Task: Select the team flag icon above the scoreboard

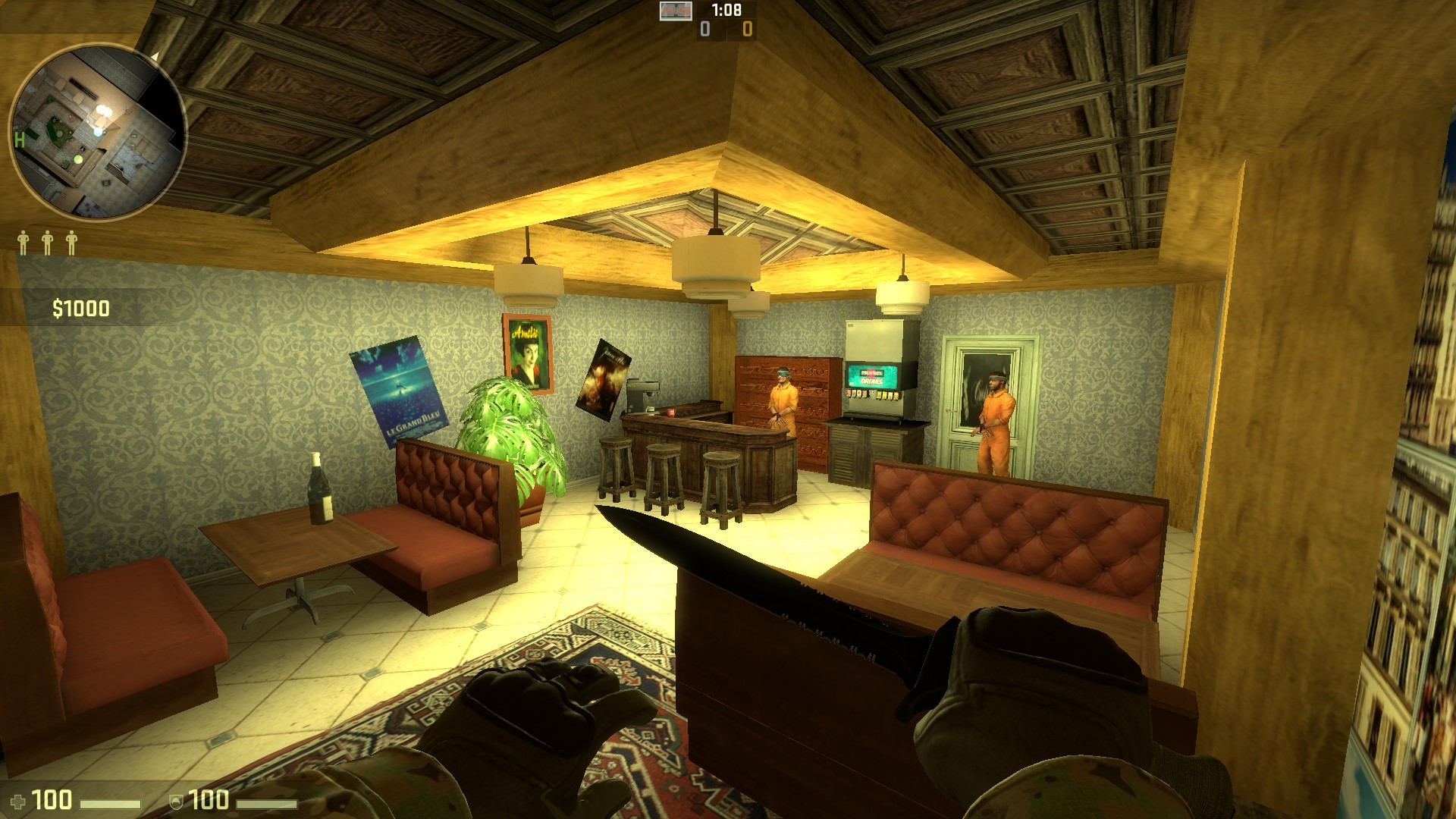Action: tap(675, 12)
